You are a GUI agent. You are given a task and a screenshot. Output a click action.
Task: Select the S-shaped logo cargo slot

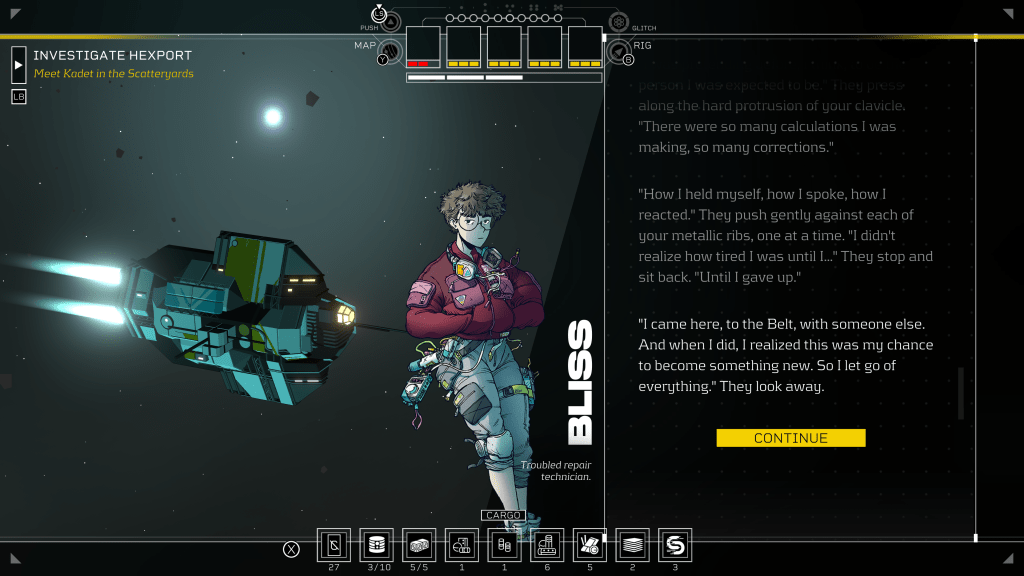coord(676,545)
